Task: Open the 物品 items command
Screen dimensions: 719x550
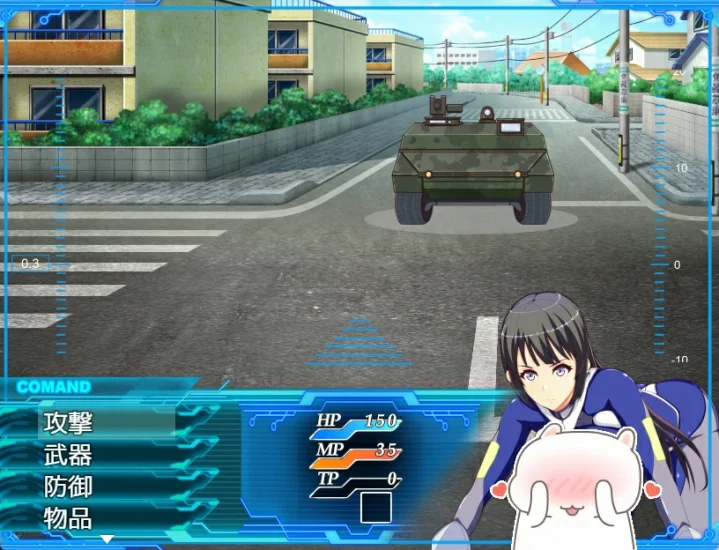Action: [68, 518]
